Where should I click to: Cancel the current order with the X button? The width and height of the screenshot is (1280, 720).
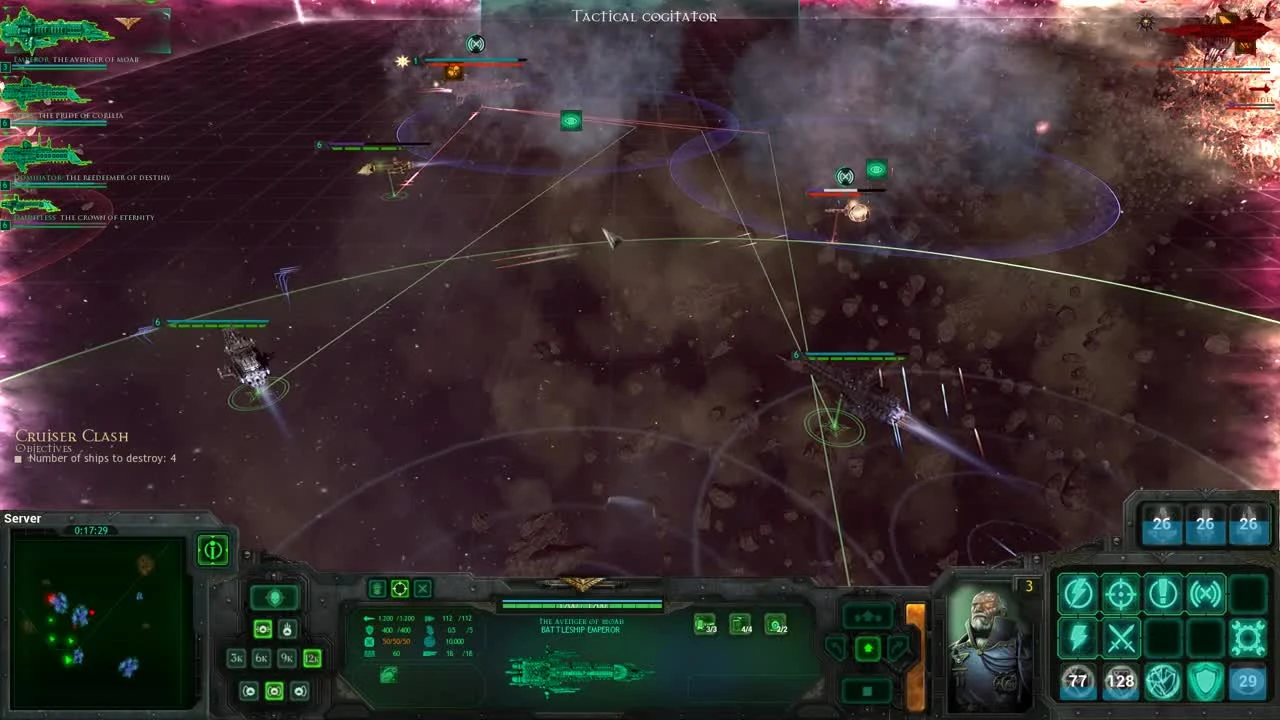pyautogui.click(x=422, y=588)
